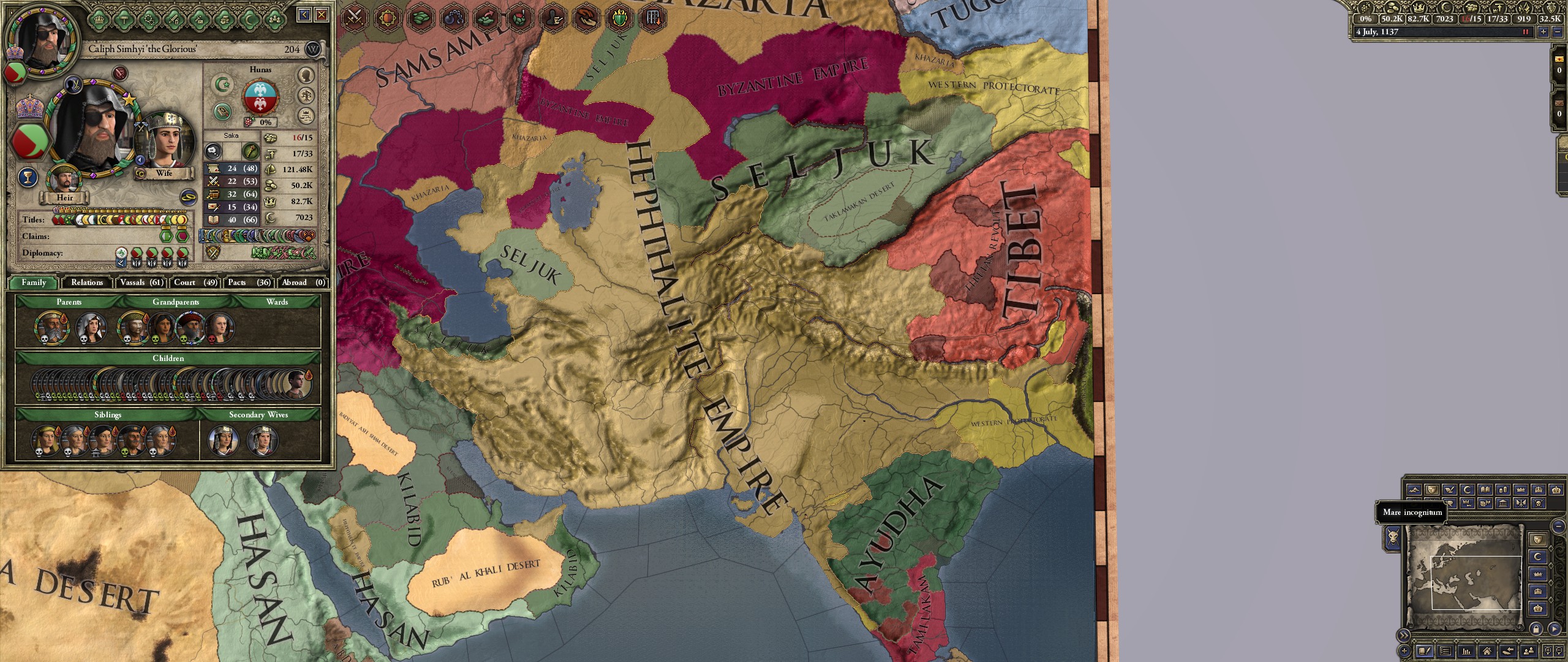Image resolution: width=1568 pixels, height=662 pixels.
Task: Select the religion crescent map mode
Action: [x=1467, y=489]
